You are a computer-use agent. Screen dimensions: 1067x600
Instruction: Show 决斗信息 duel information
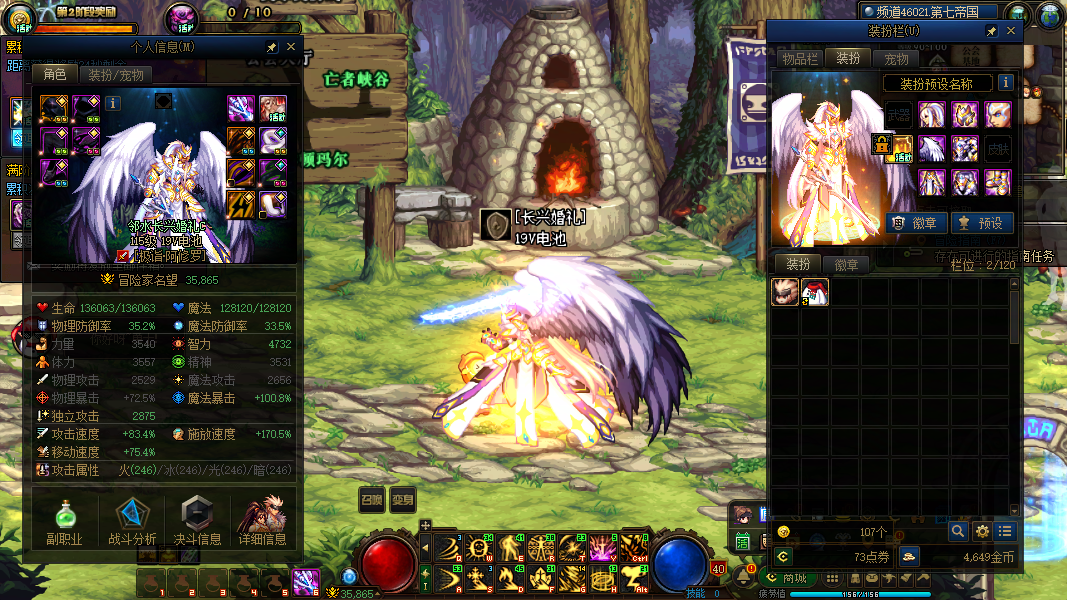coord(199,522)
